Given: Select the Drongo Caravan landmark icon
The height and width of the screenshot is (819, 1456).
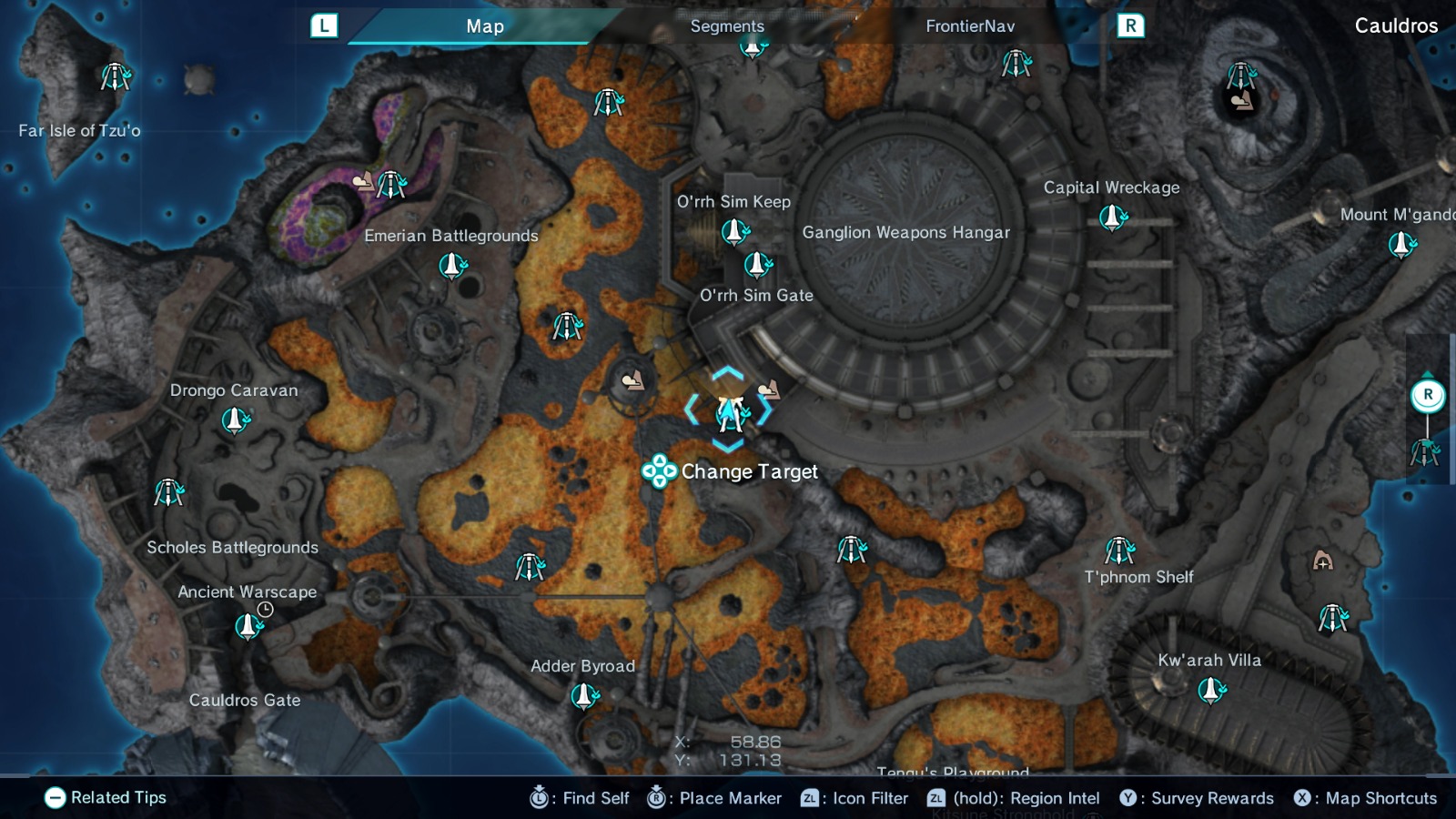Looking at the screenshot, I should click(236, 421).
